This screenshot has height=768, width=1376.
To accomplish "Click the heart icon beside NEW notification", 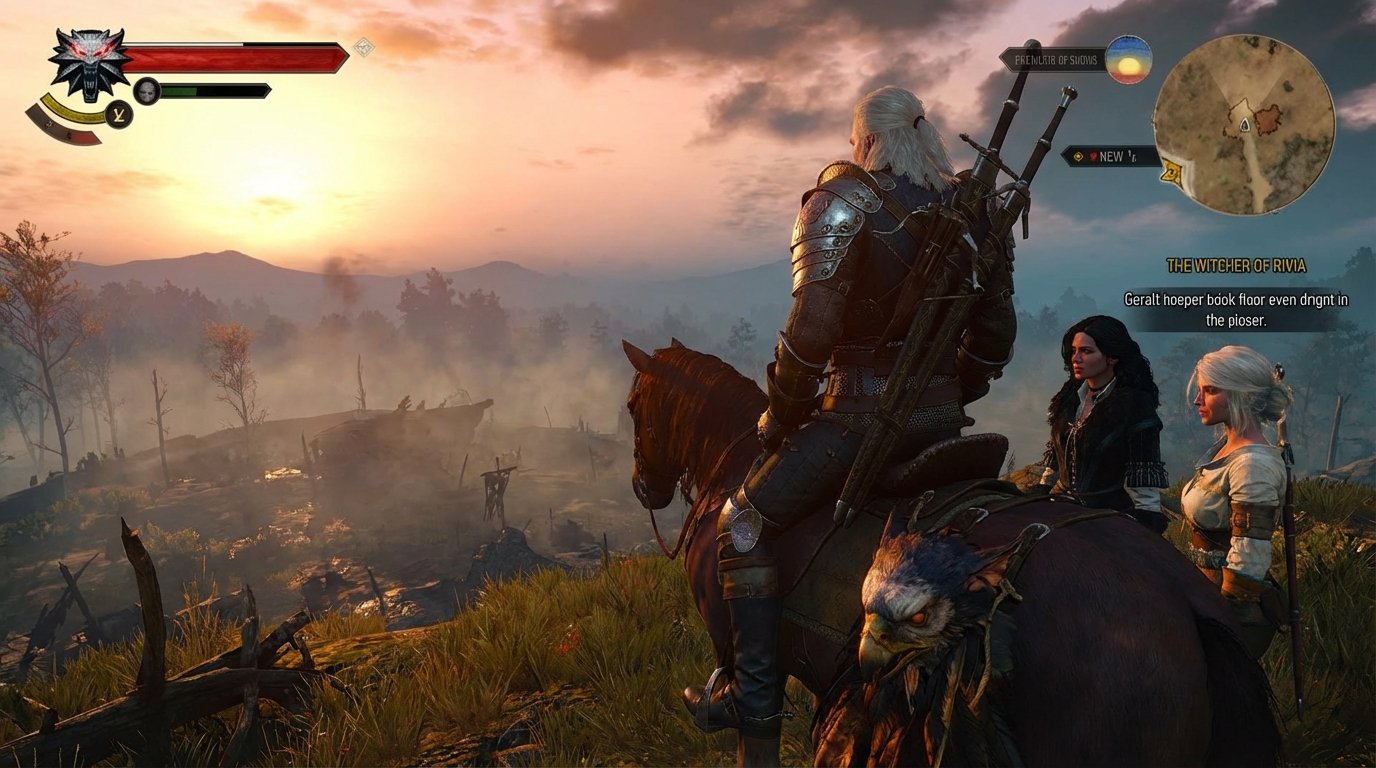I will coord(1095,156).
